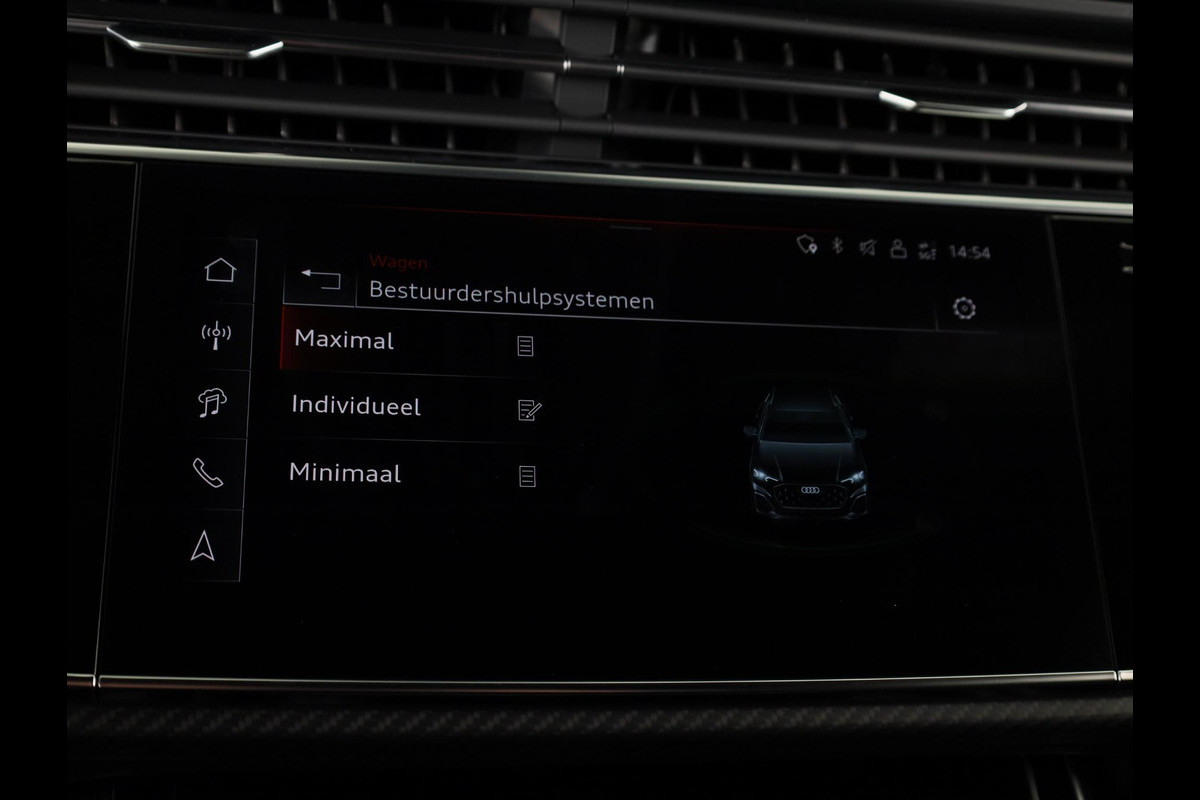This screenshot has width=1200, height=800.
Task: Edit the Individueel profile settings
Action: (529, 410)
